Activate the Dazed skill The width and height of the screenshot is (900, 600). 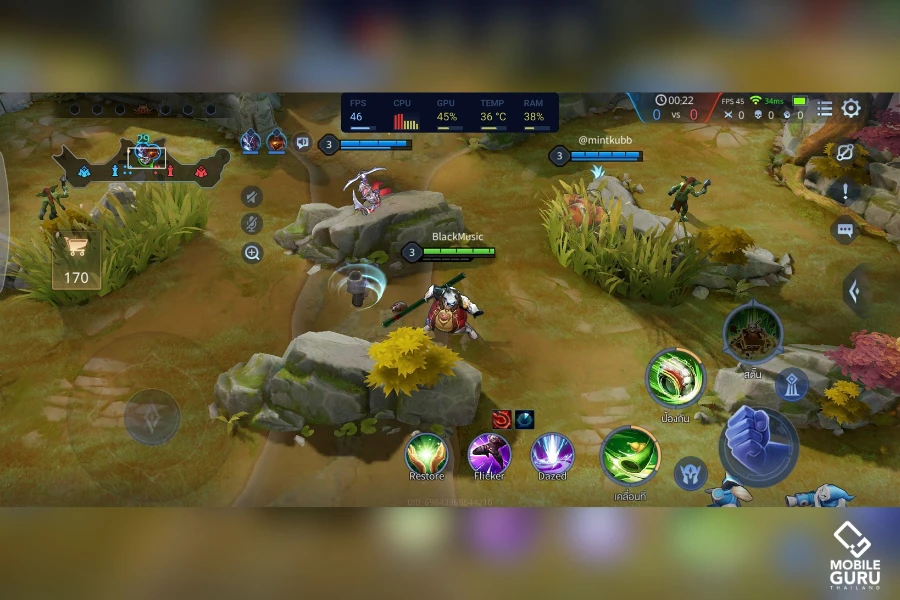pos(552,454)
